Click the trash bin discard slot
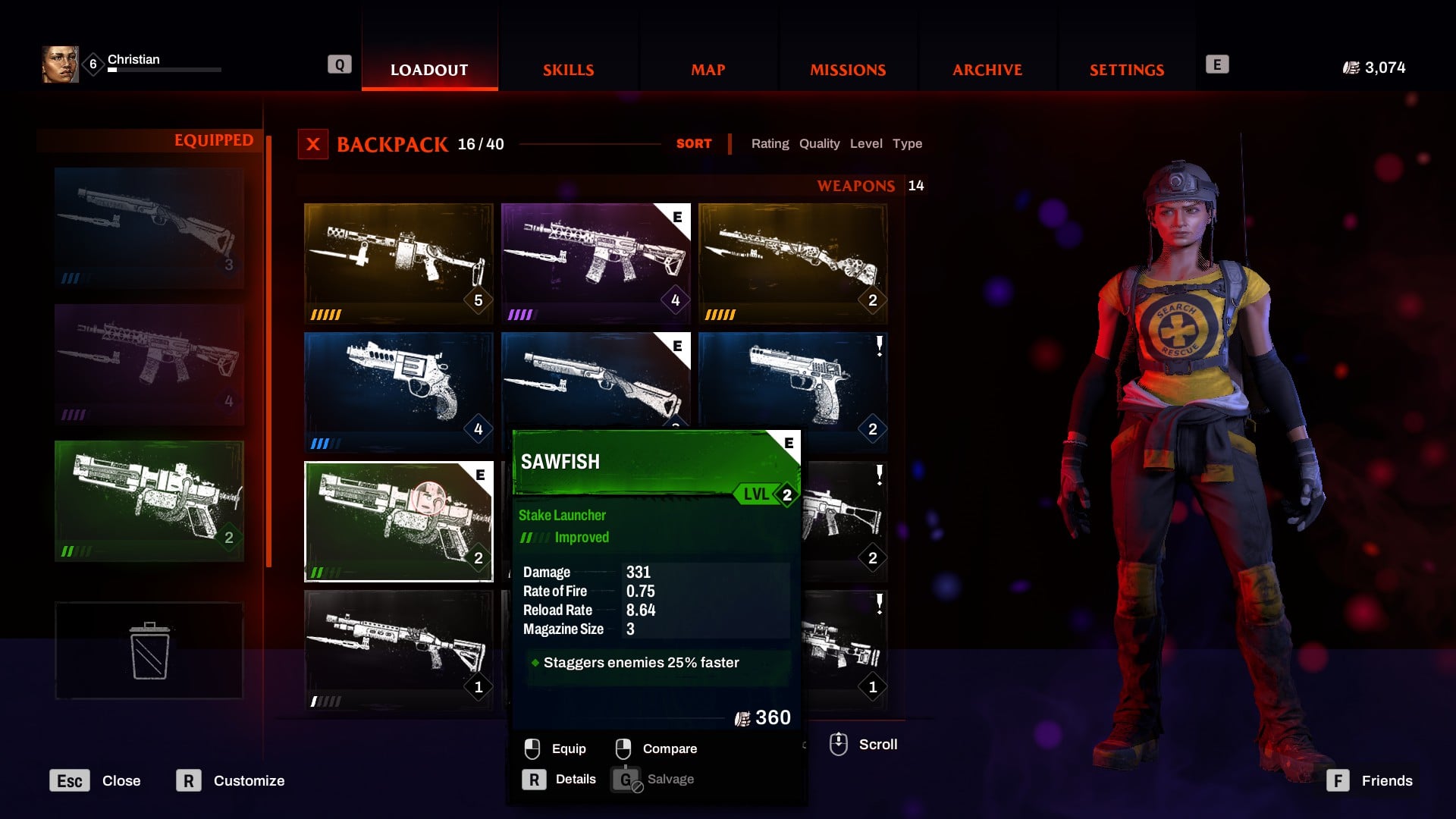1456x819 pixels. pos(149,651)
